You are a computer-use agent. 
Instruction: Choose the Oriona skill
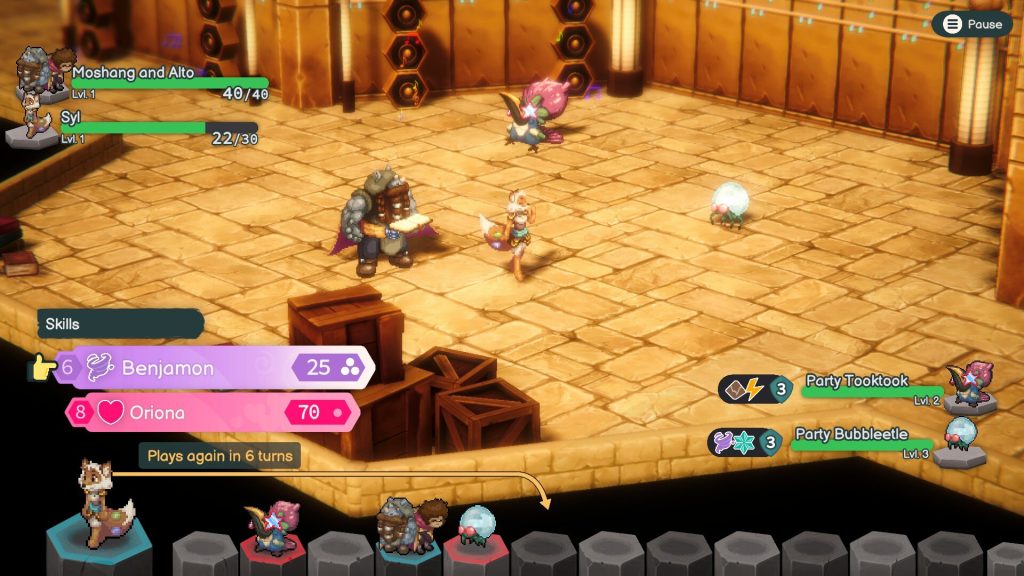point(211,412)
